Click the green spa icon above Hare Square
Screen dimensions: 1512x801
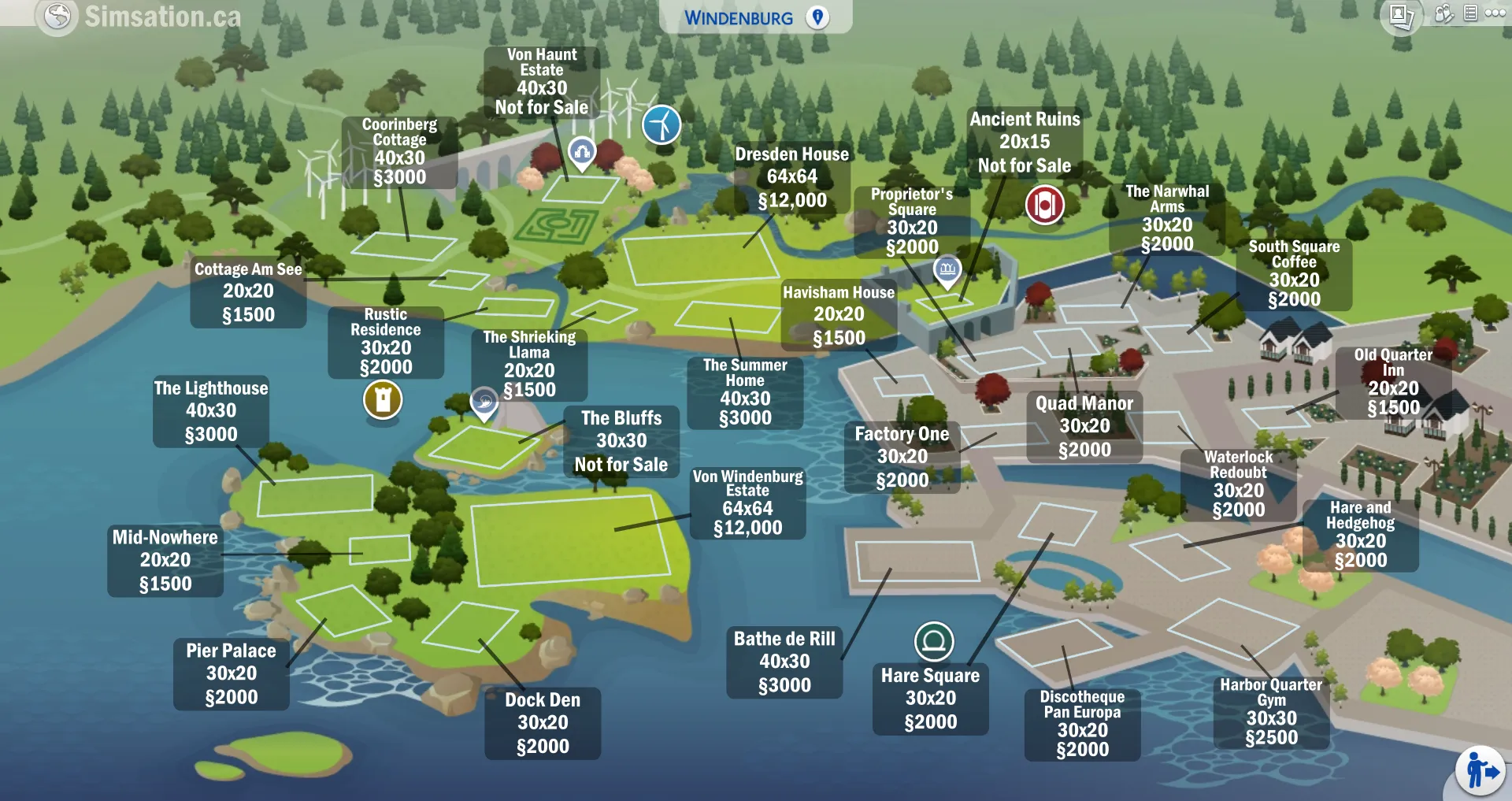point(934,642)
